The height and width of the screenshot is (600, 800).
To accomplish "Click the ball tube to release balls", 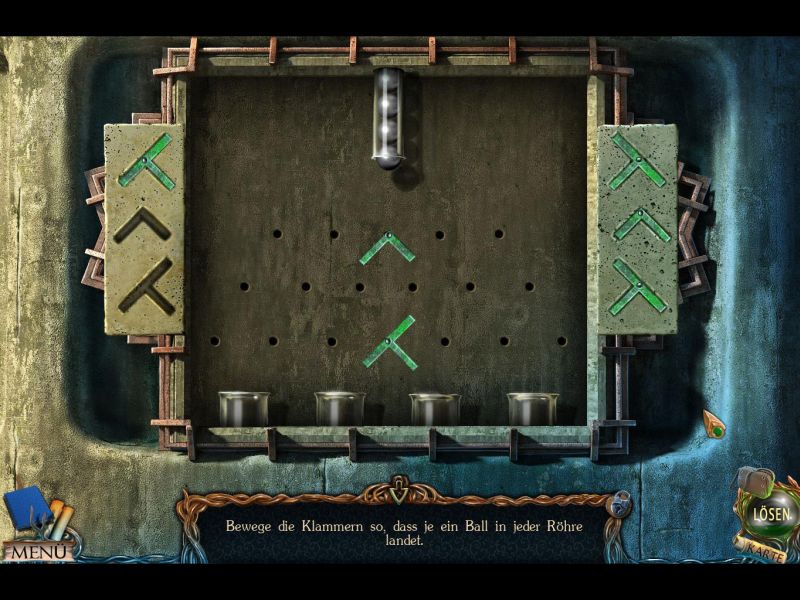I will 388,117.
